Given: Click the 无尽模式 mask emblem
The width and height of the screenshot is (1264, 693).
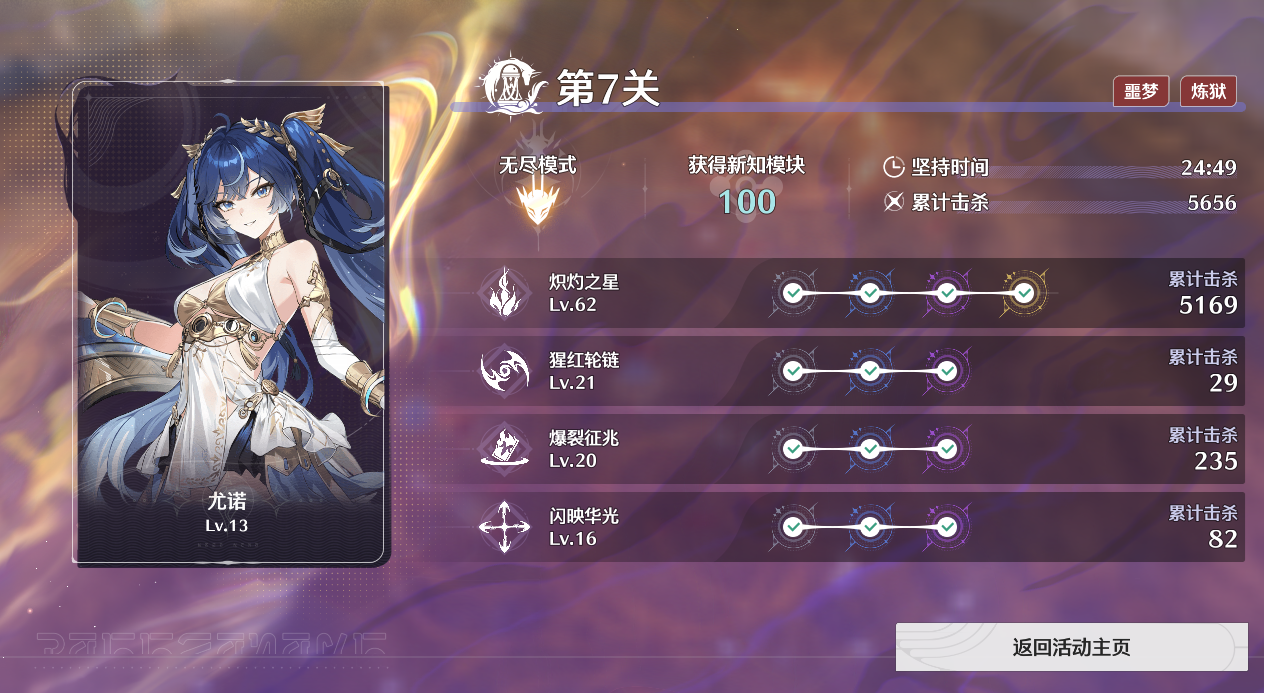Looking at the screenshot, I should point(537,203).
